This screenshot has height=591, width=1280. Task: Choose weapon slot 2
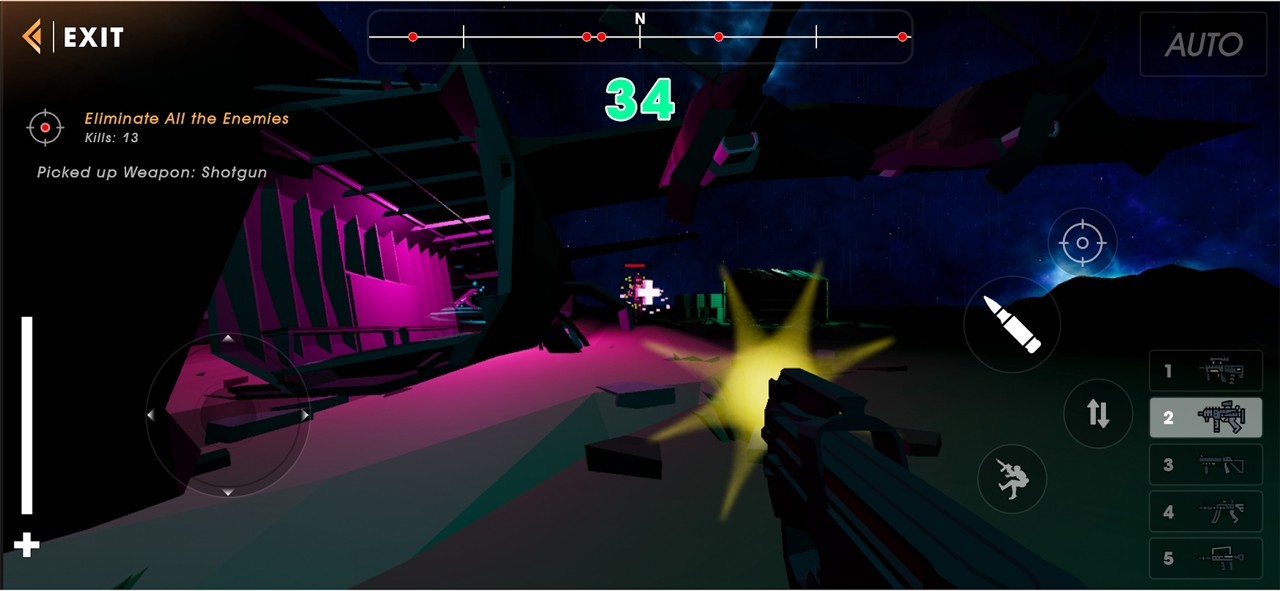(x=1205, y=418)
